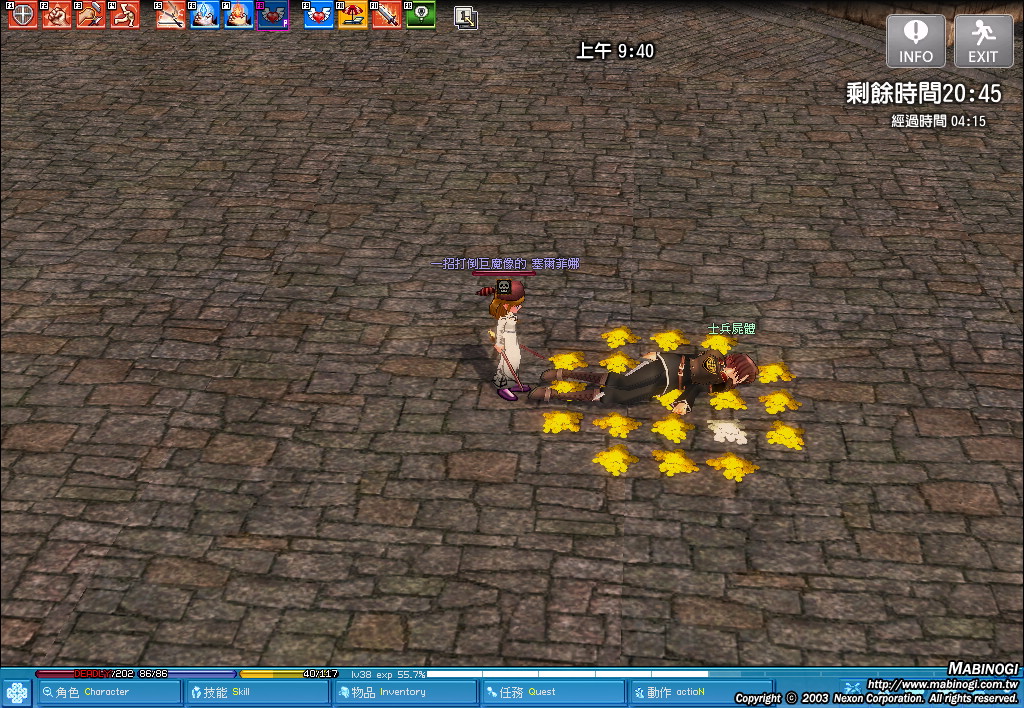
Task: Cast the Firebolt spell (F7)
Action: coord(239,15)
